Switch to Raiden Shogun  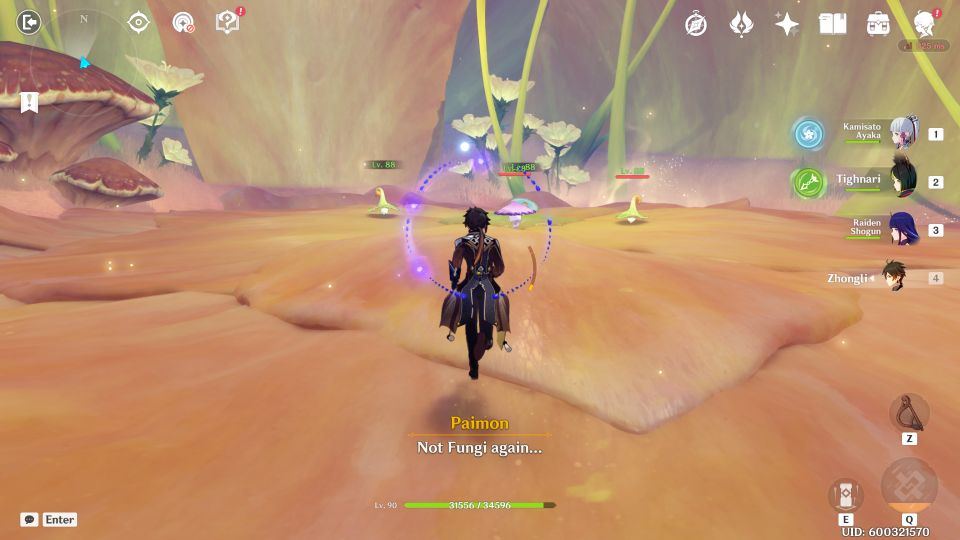coord(904,230)
